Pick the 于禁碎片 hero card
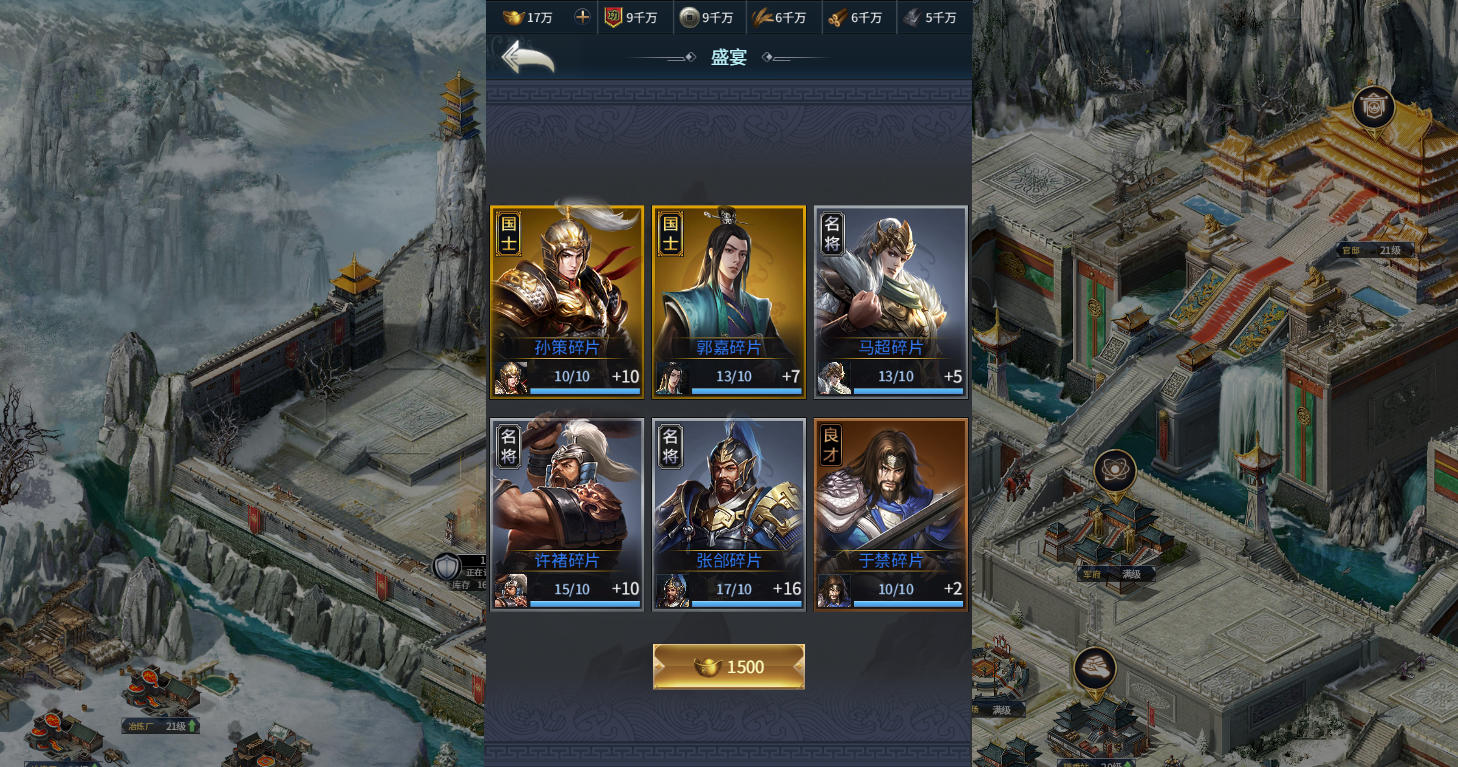The height and width of the screenshot is (767, 1458). point(891,513)
